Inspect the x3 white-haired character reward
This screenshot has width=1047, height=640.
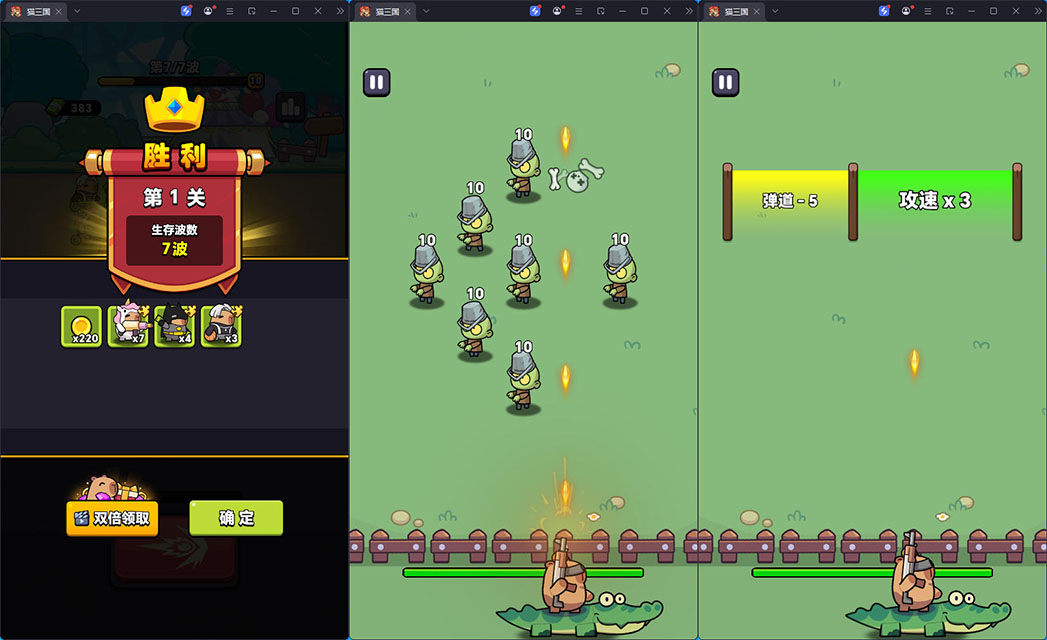[x=221, y=326]
